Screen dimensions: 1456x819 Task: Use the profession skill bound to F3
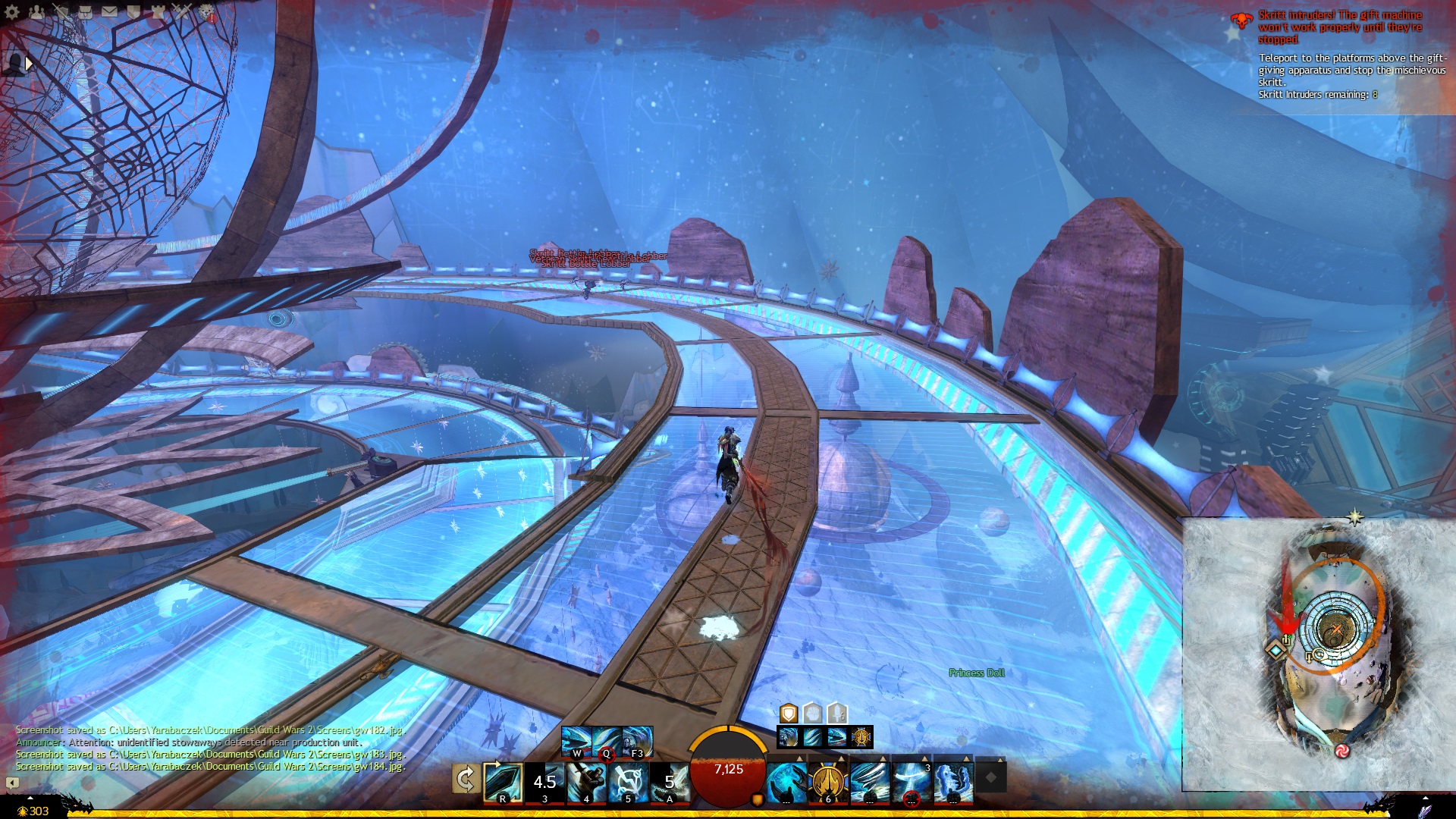[637, 741]
